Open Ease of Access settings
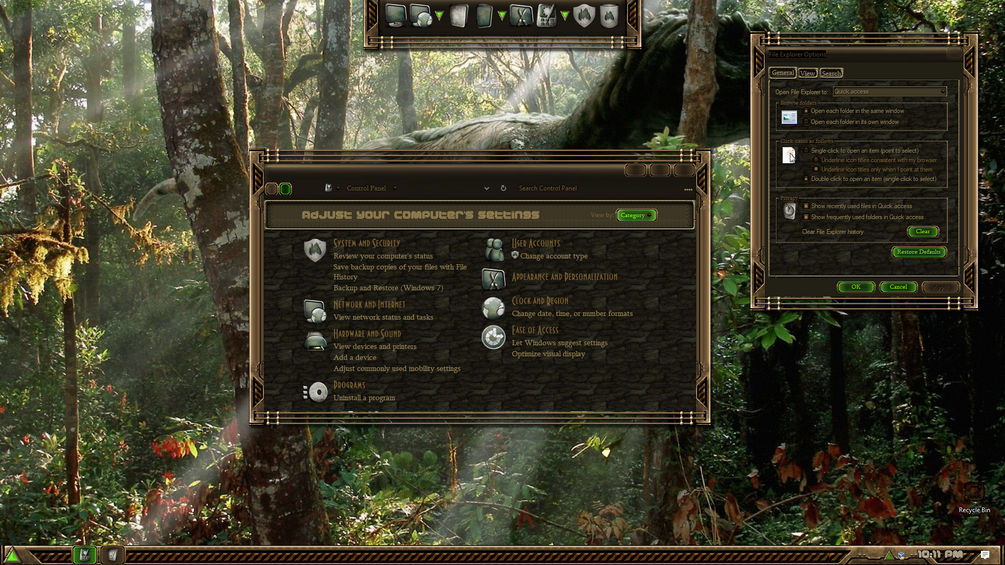Viewport: 1005px width, 565px height. point(535,330)
